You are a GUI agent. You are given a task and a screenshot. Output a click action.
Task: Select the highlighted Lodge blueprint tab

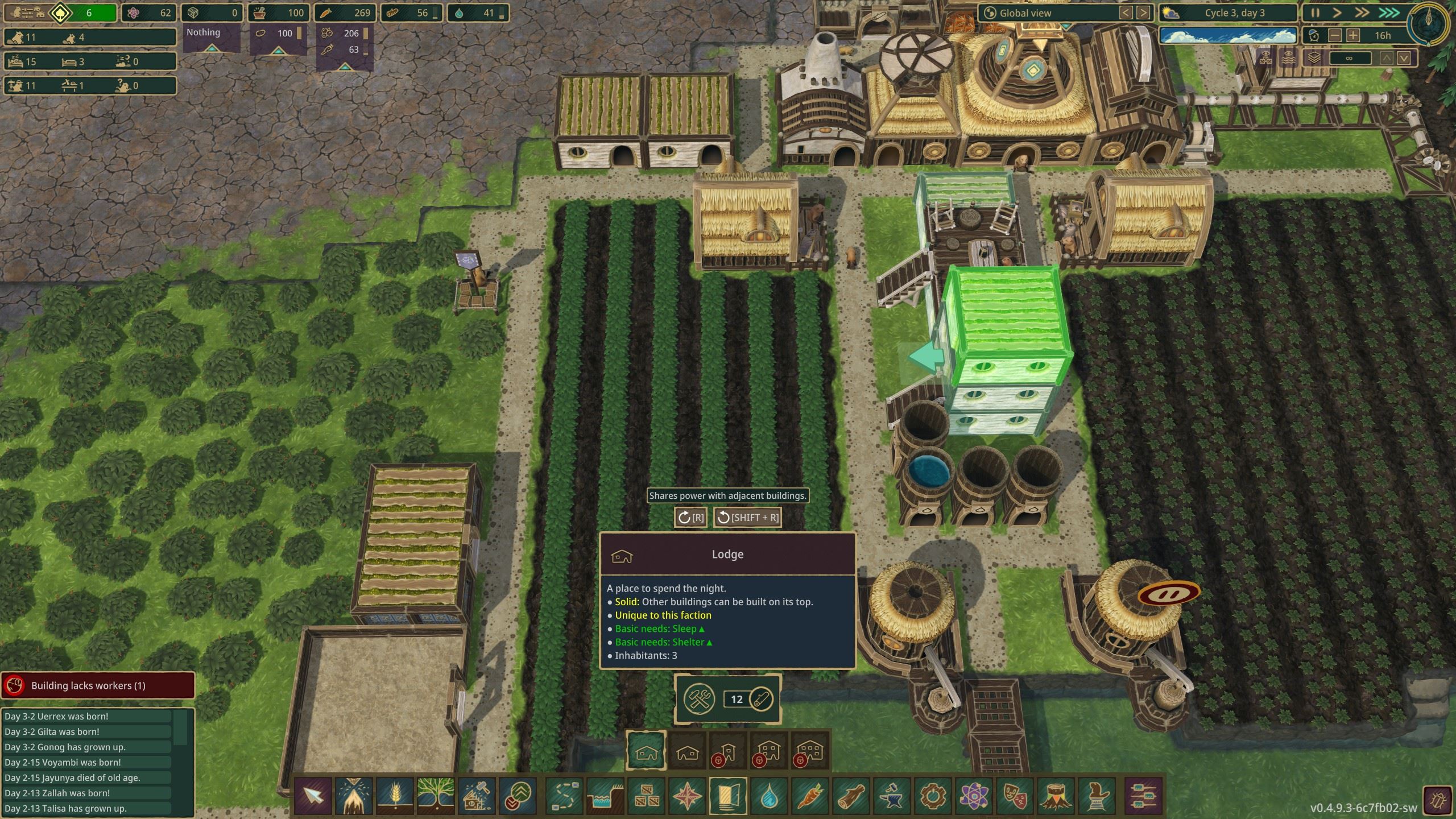[647, 750]
